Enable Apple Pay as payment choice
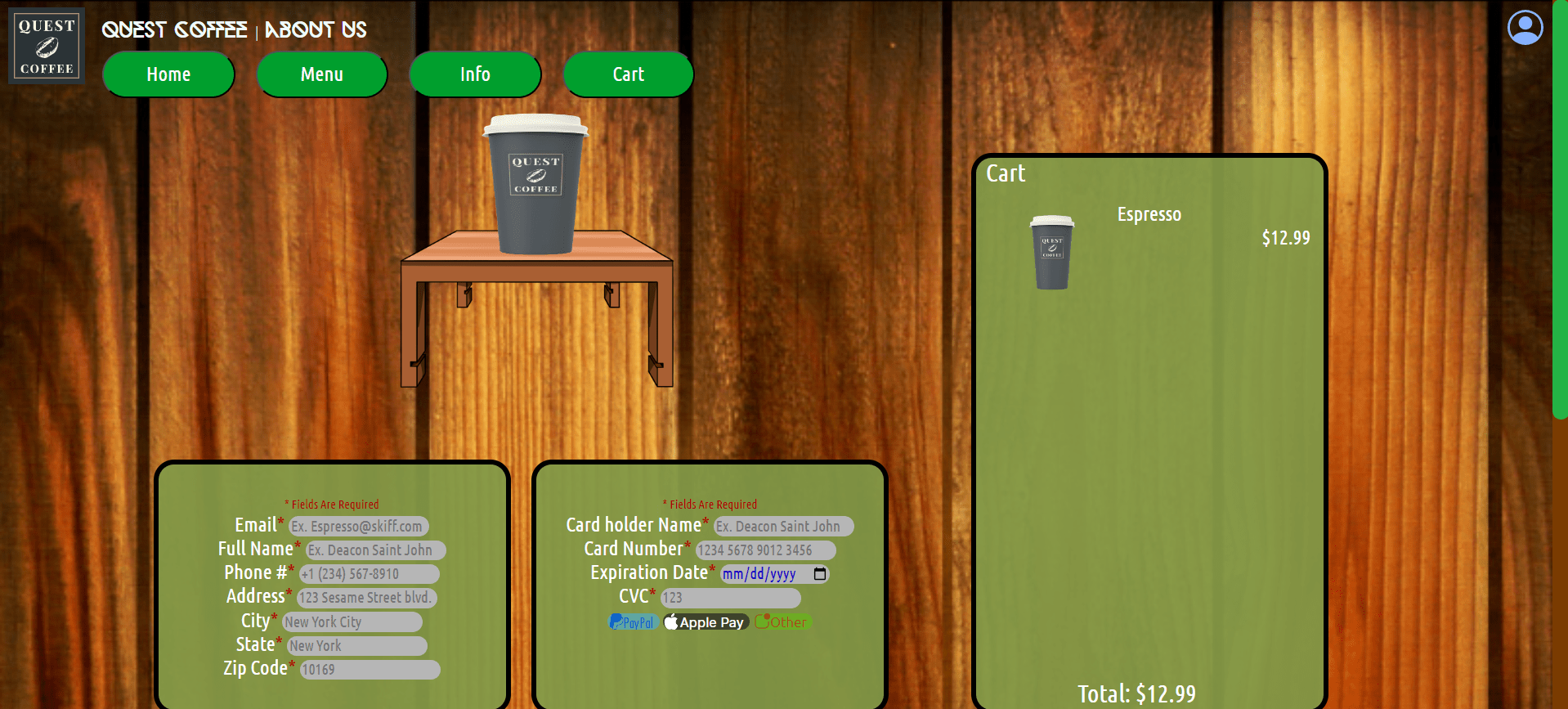The height and width of the screenshot is (709, 1568). click(x=705, y=621)
